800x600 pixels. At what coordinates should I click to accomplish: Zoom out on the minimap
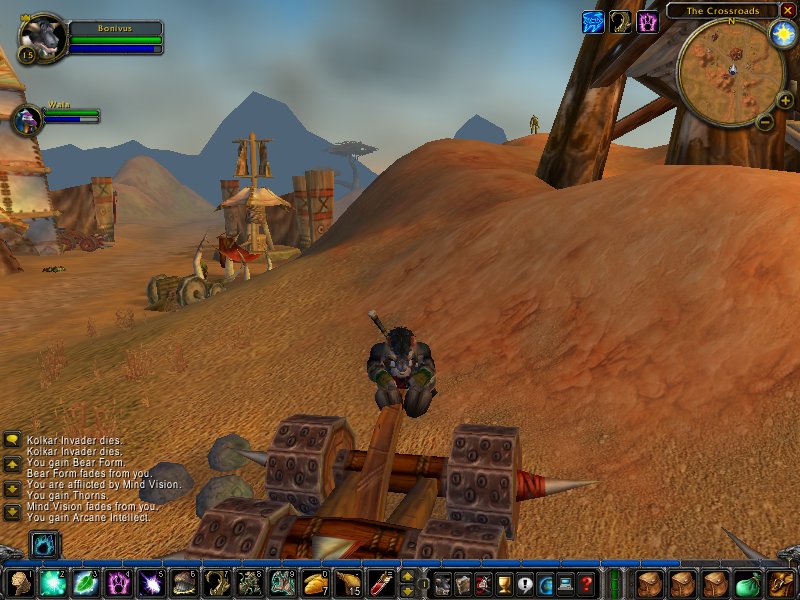(764, 123)
